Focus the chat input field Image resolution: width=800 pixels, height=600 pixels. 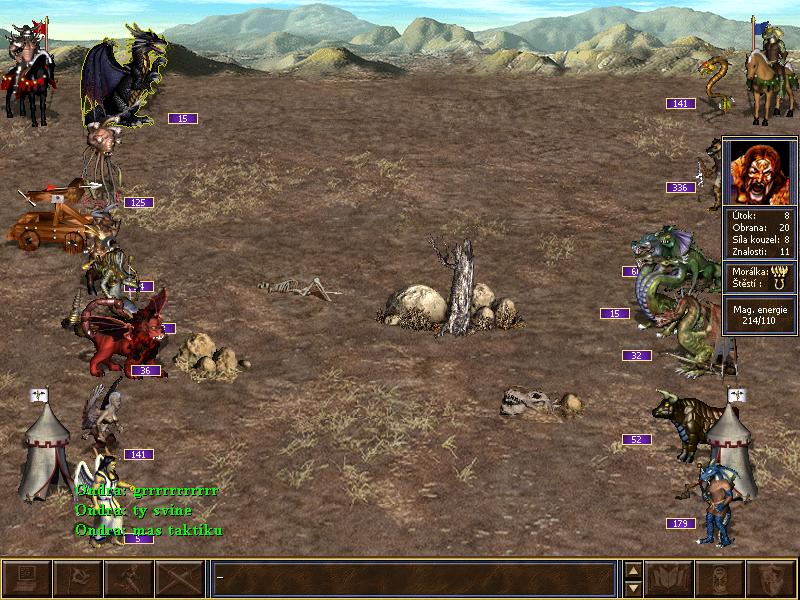pyautogui.click(x=414, y=579)
